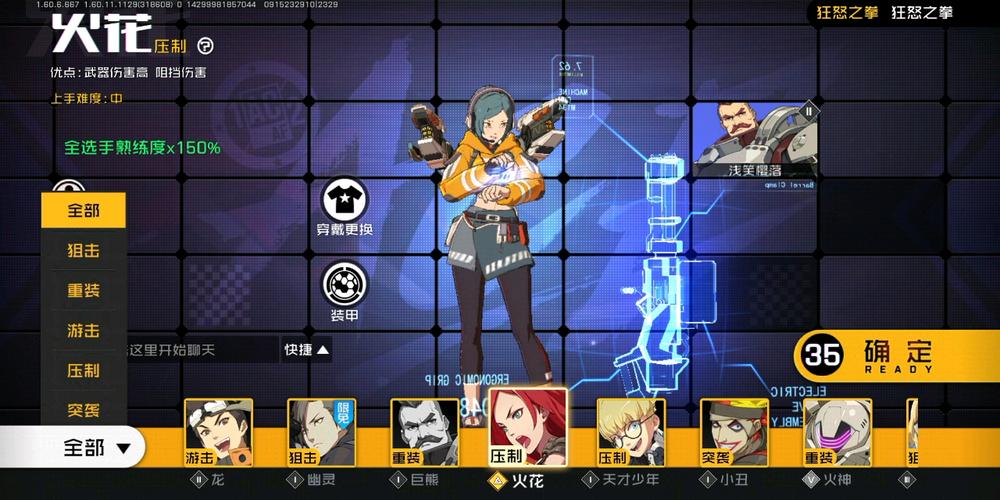Open the 装甲 armor menu
1000x500 pixels.
point(344,290)
